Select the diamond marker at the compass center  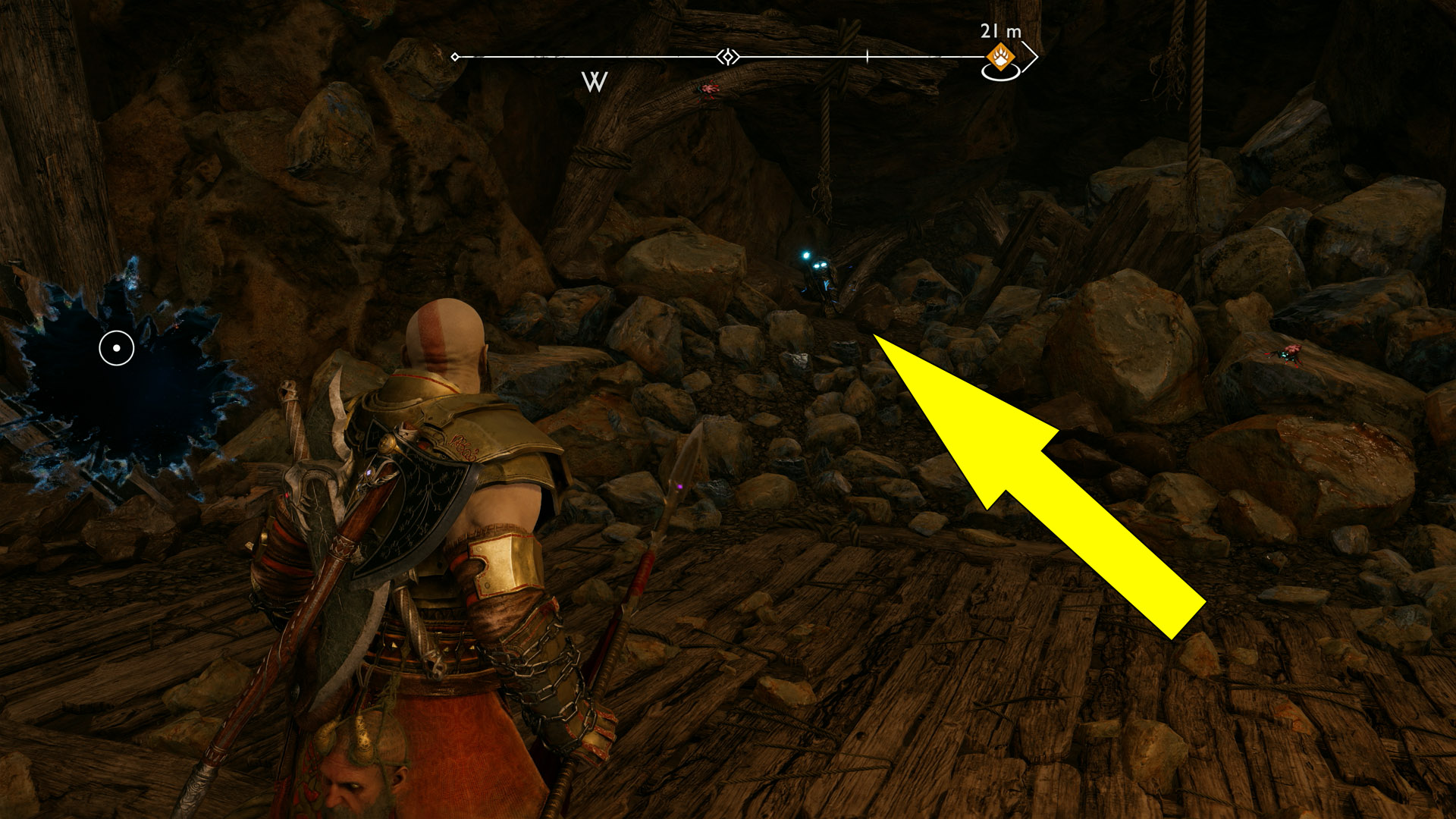[728, 57]
